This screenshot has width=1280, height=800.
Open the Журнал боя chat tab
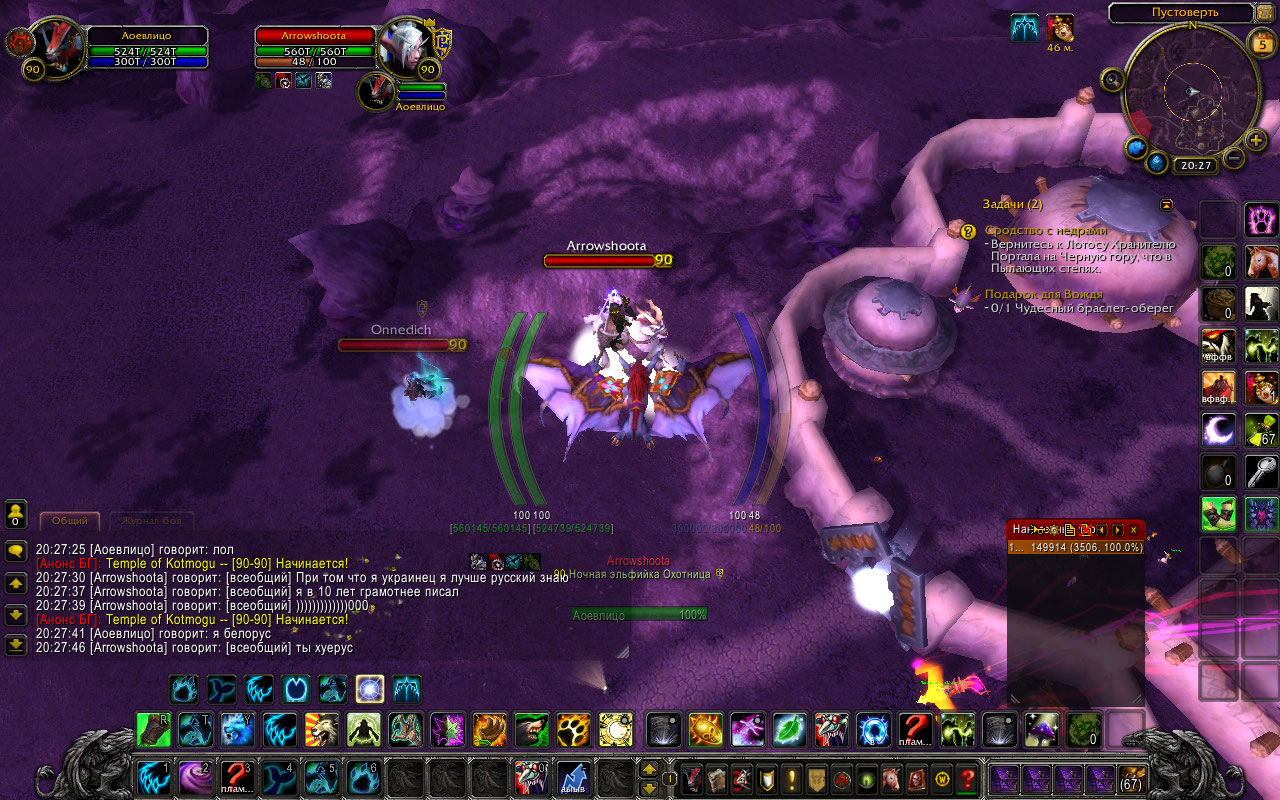pyautogui.click(x=150, y=521)
